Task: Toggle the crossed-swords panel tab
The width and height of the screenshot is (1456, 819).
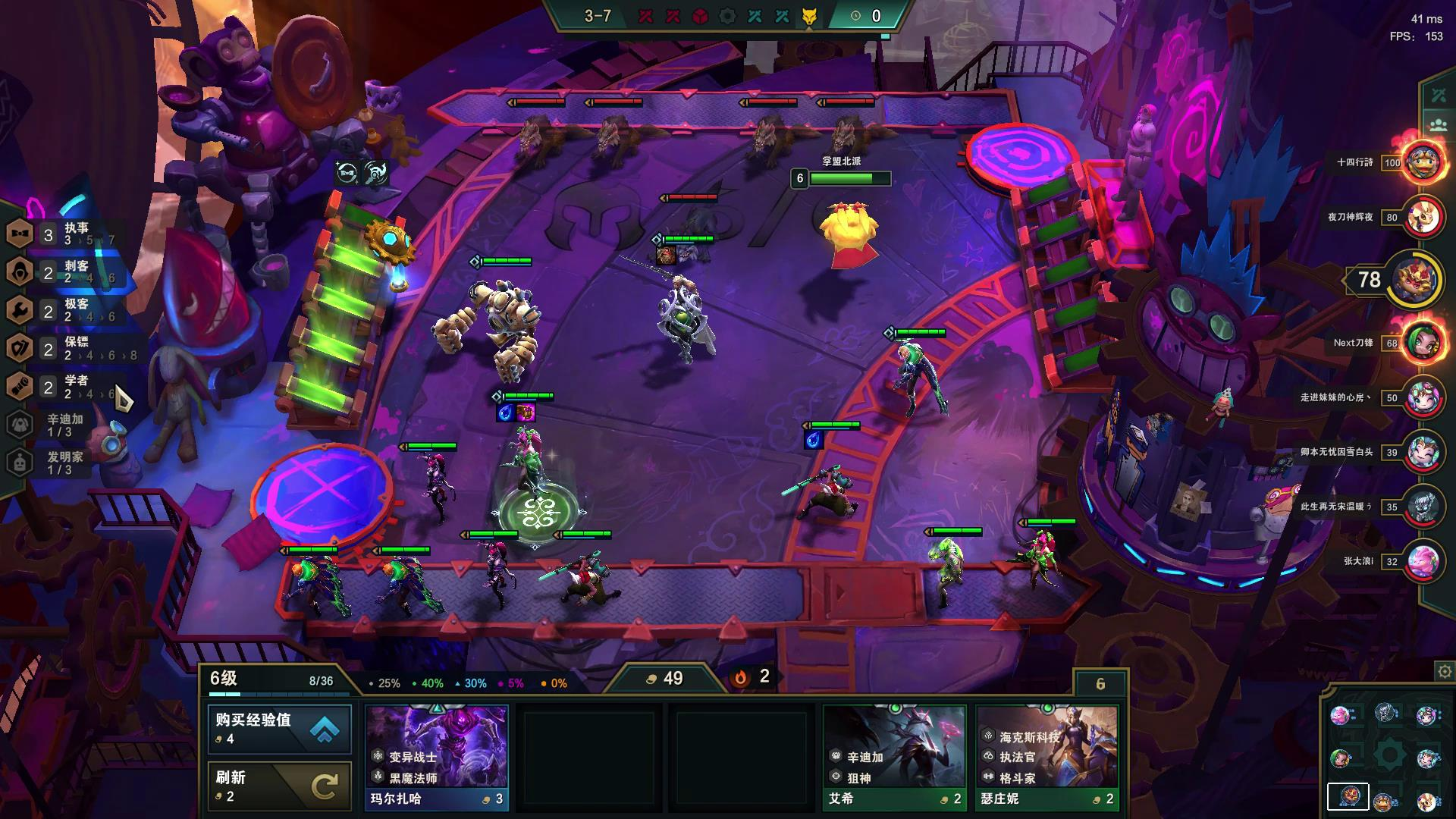Action: pyautogui.click(x=1439, y=96)
